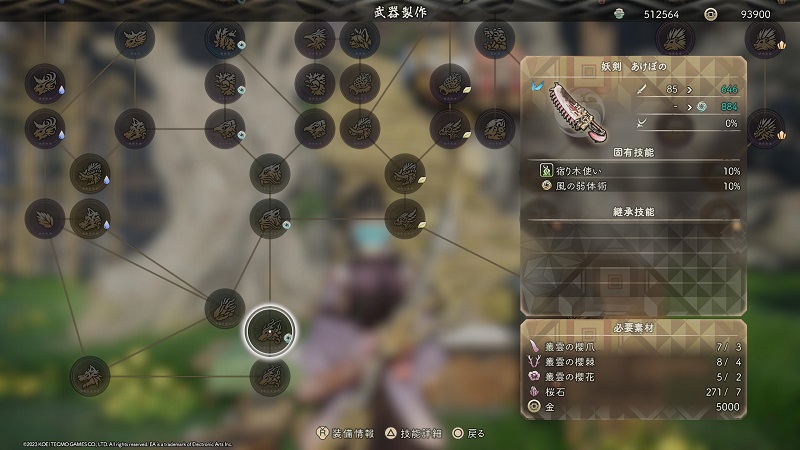Viewport: 800px width, 450px height.
Task: Select the 風の弱体術 inherent skill row
Action: [x=633, y=186]
